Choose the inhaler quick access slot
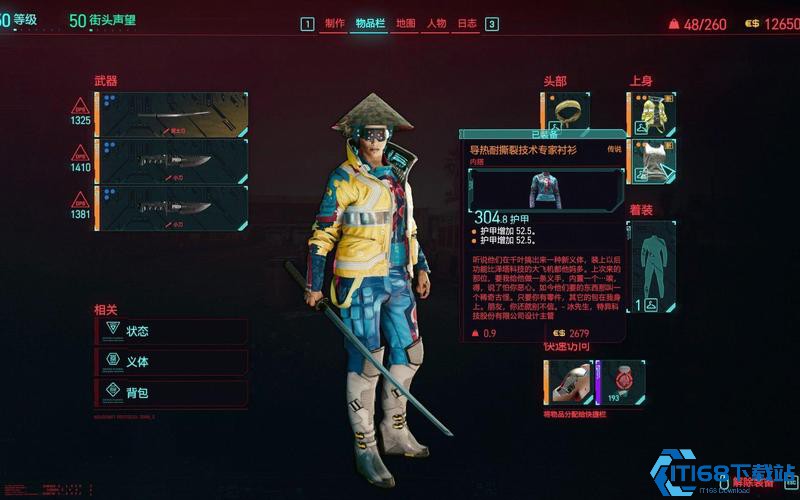The width and height of the screenshot is (800, 500). click(x=567, y=382)
